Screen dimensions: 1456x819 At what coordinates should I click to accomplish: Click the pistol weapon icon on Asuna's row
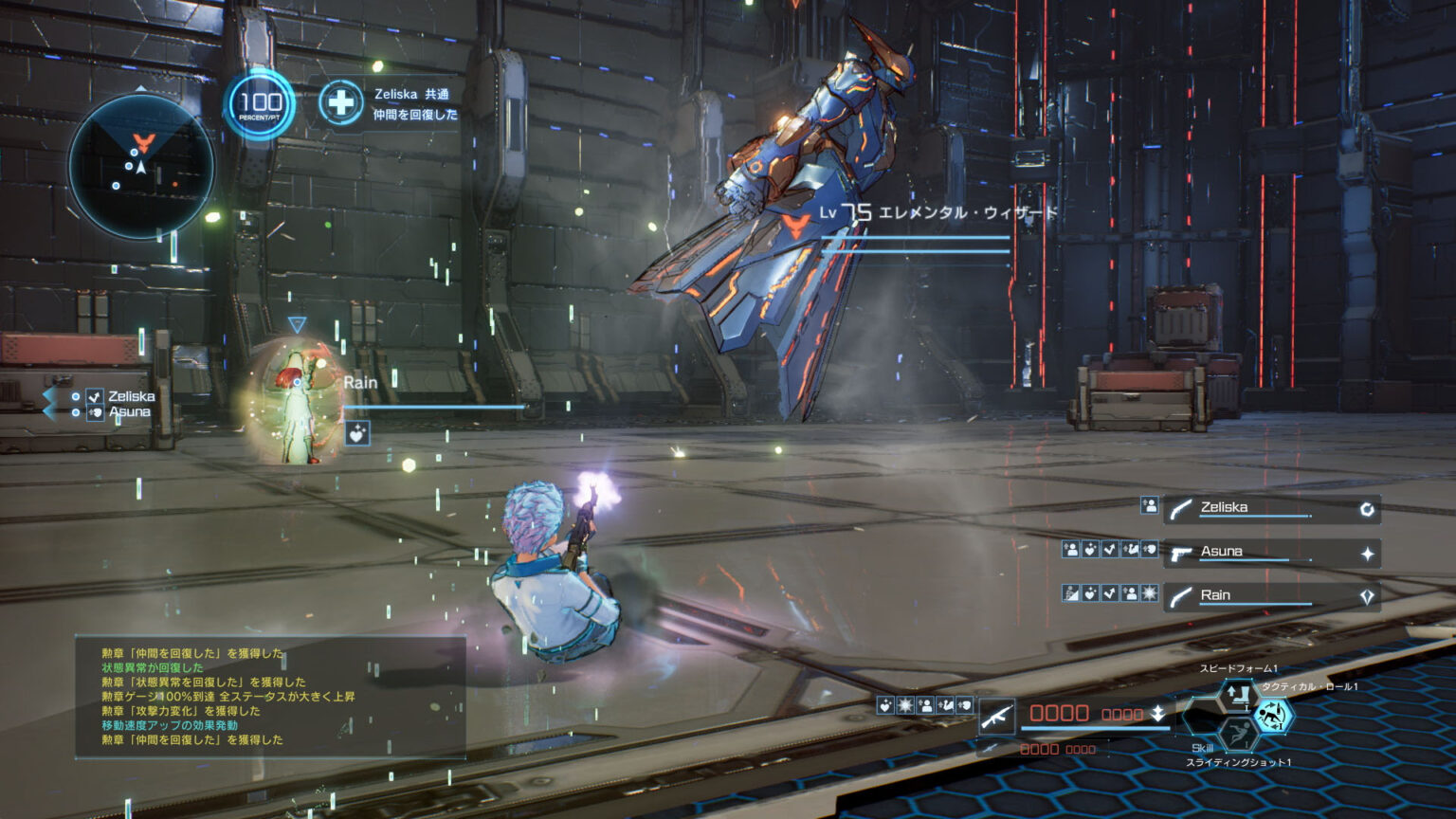click(x=1181, y=554)
